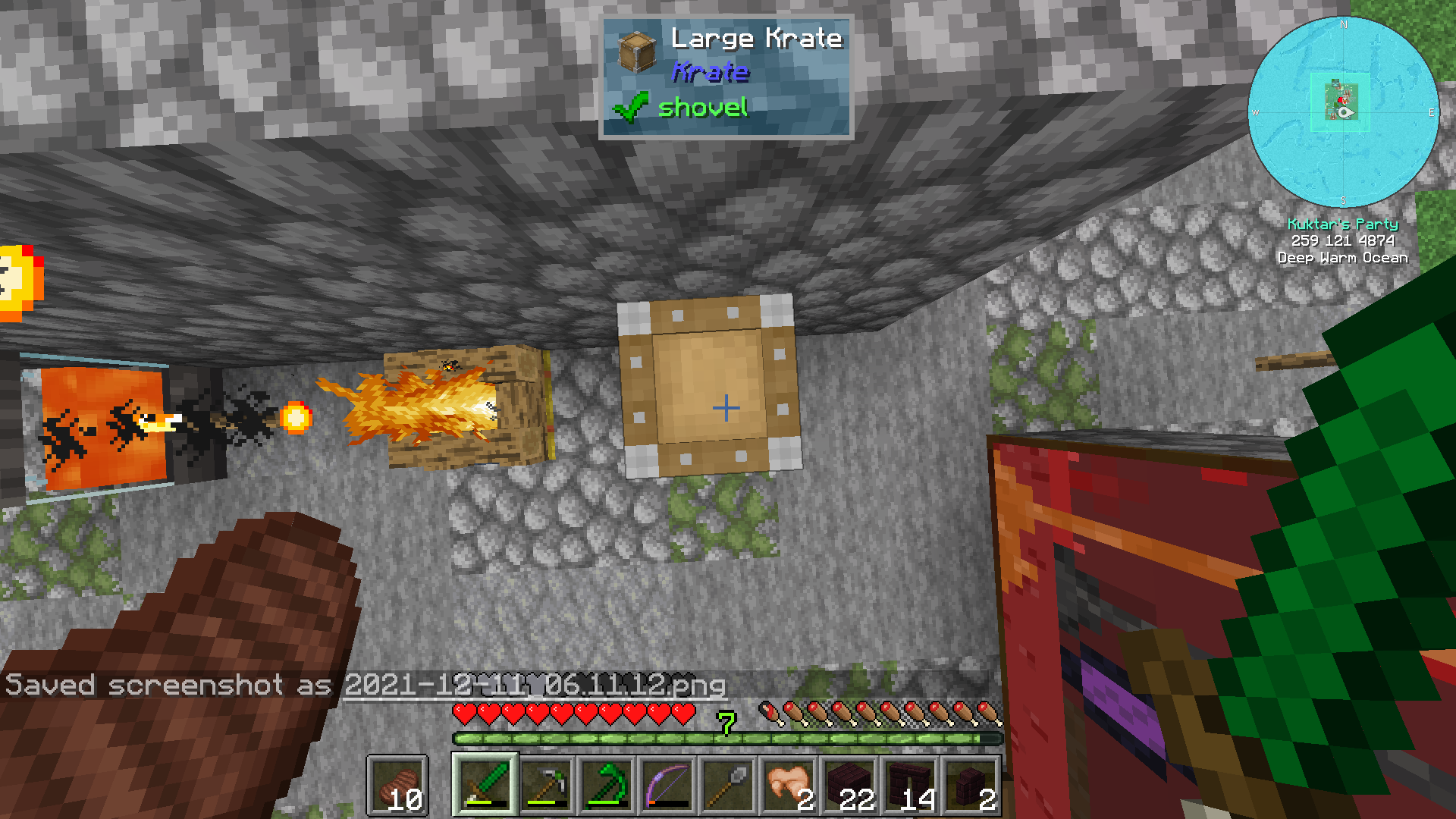Viewport: 1456px width, 819px height.
Task: Select the pickaxe hotbar slot
Action: (547, 783)
